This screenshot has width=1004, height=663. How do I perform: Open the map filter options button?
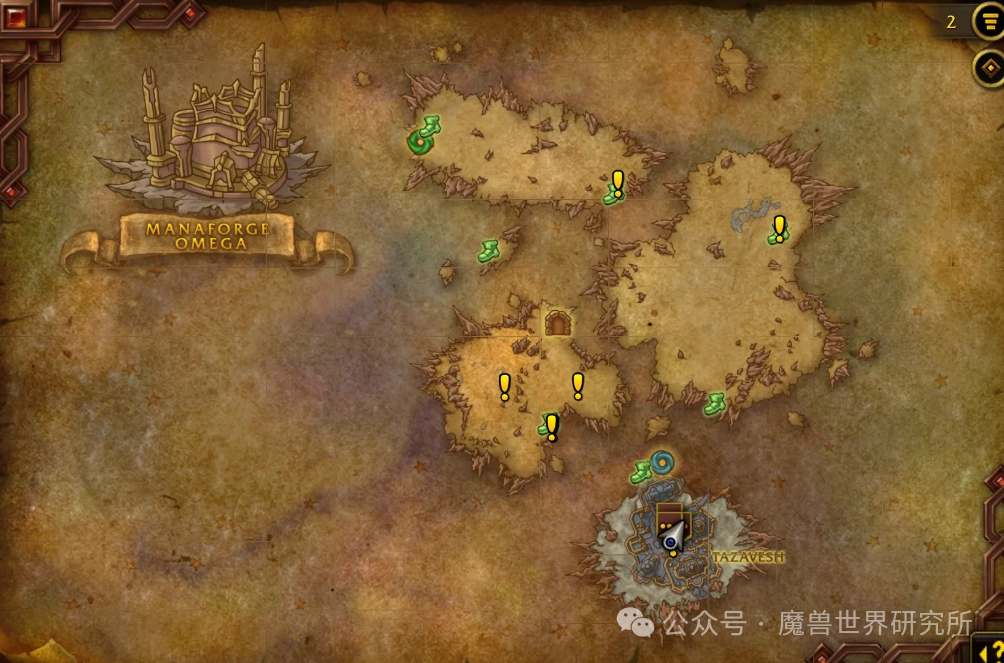[989, 21]
